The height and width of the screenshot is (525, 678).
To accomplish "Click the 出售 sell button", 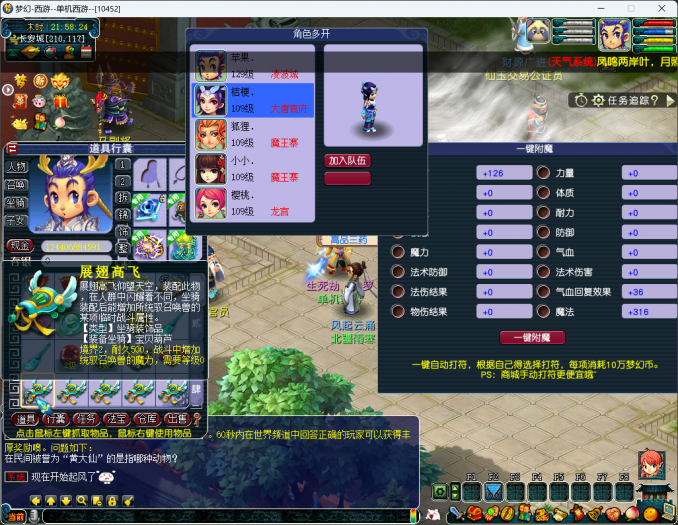I will coord(176,419).
